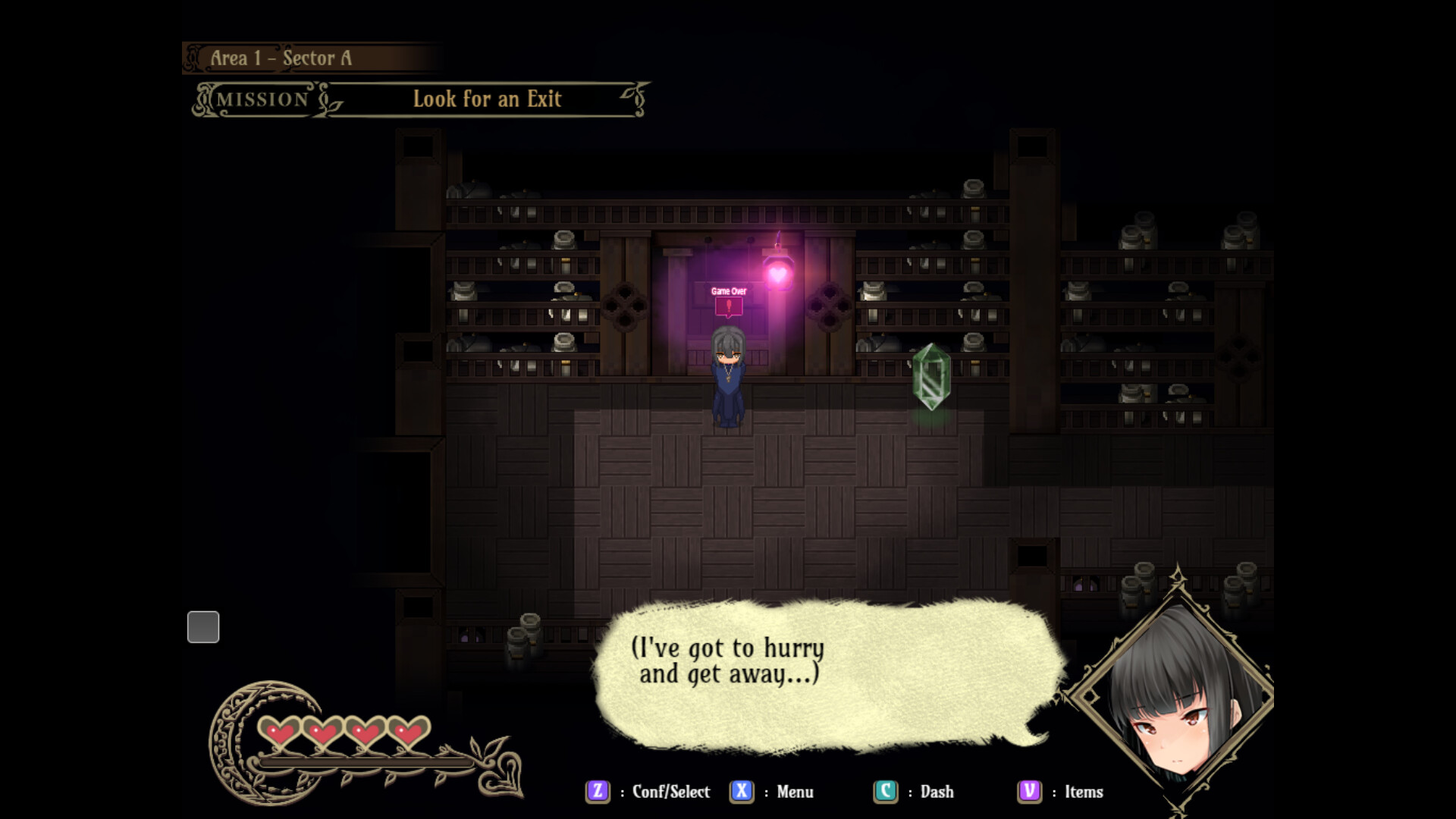The image size is (1456, 819).
Task: Click the C Dash key icon
Action: point(885,792)
